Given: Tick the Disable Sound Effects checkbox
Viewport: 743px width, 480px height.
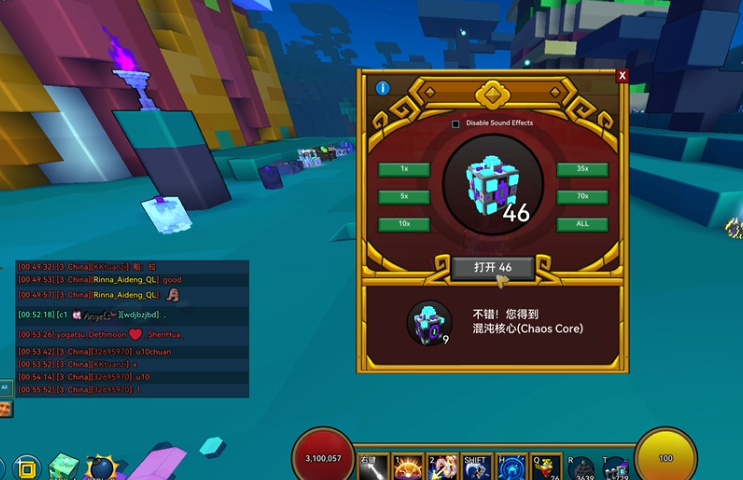Looking at the screenshot, I should point(456,124).
